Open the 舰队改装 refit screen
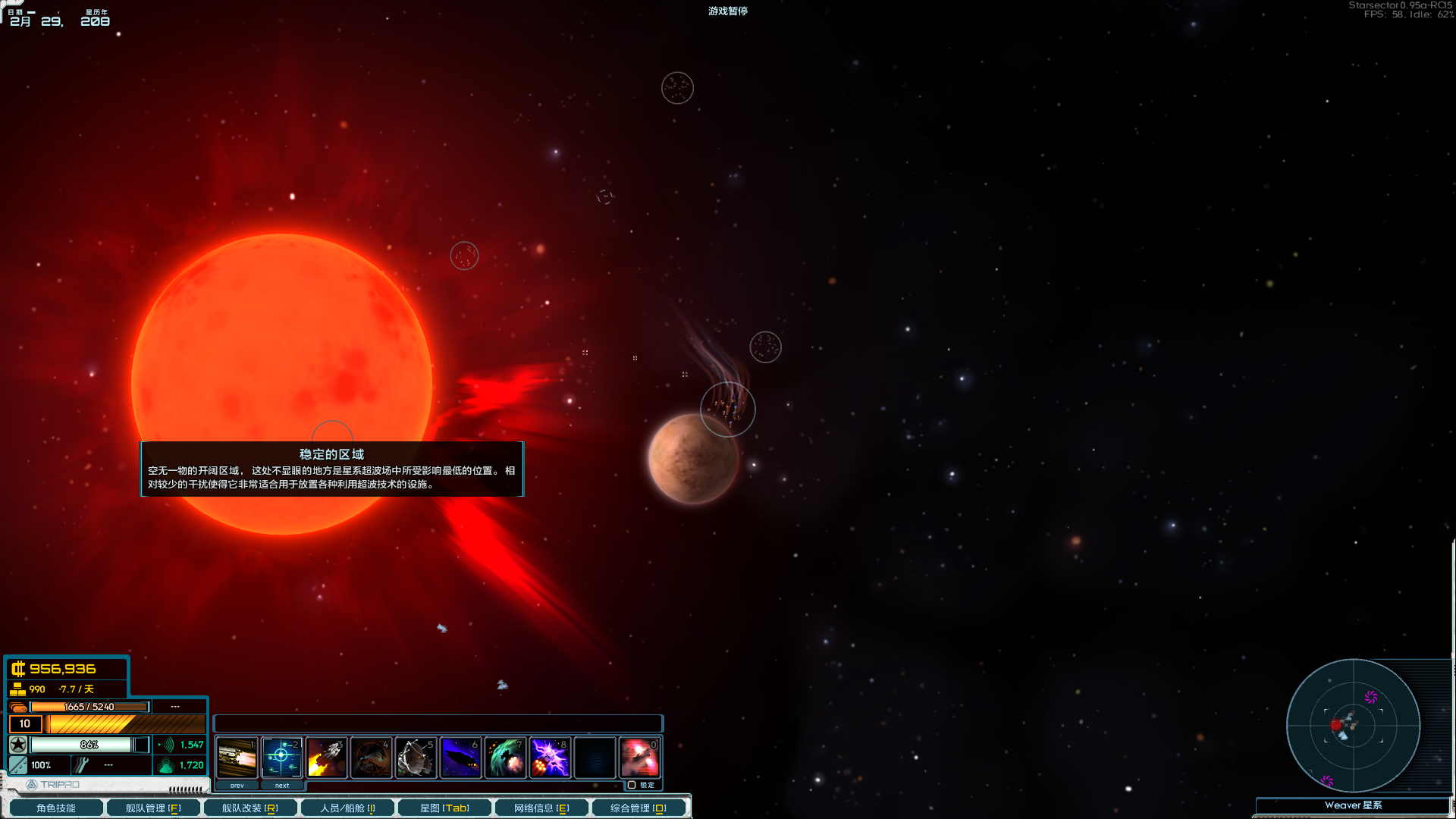This screenshot has width=1456, height=819. coord(249,808)
